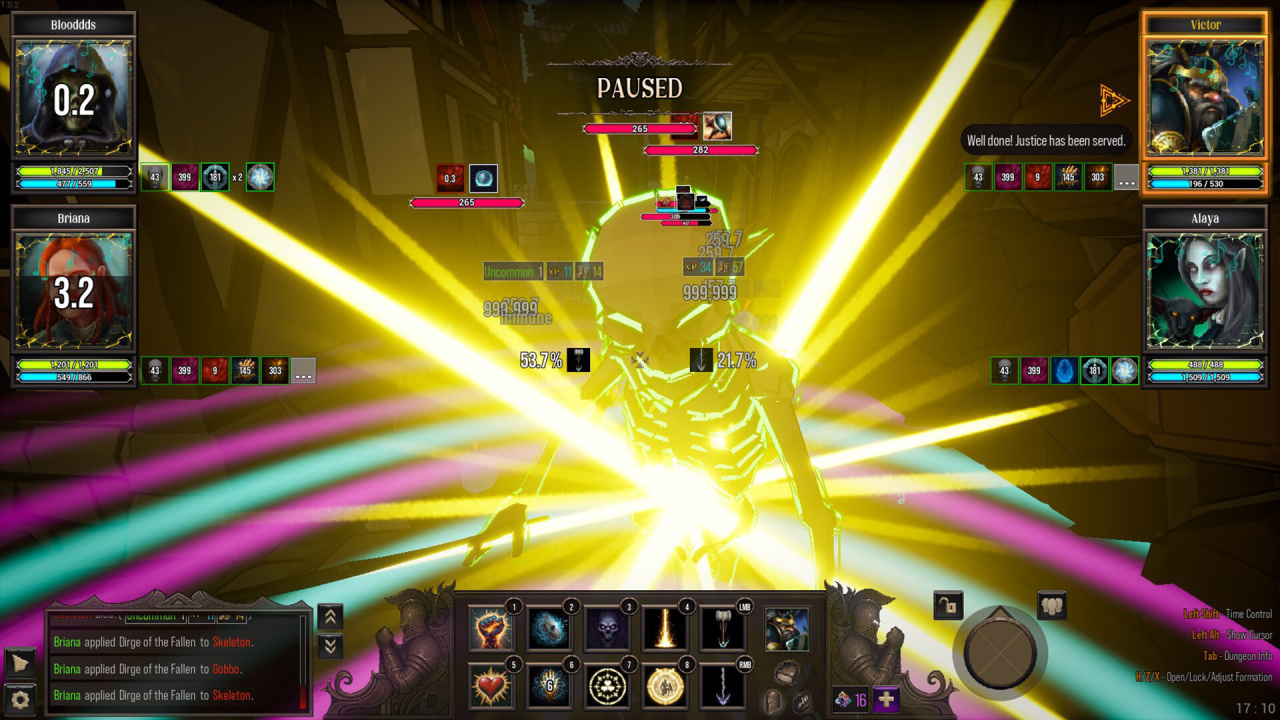The height and width of the screenshot is (720, 1280).
Task: Activate the flaming fist ability
Action: pos(491,629)
